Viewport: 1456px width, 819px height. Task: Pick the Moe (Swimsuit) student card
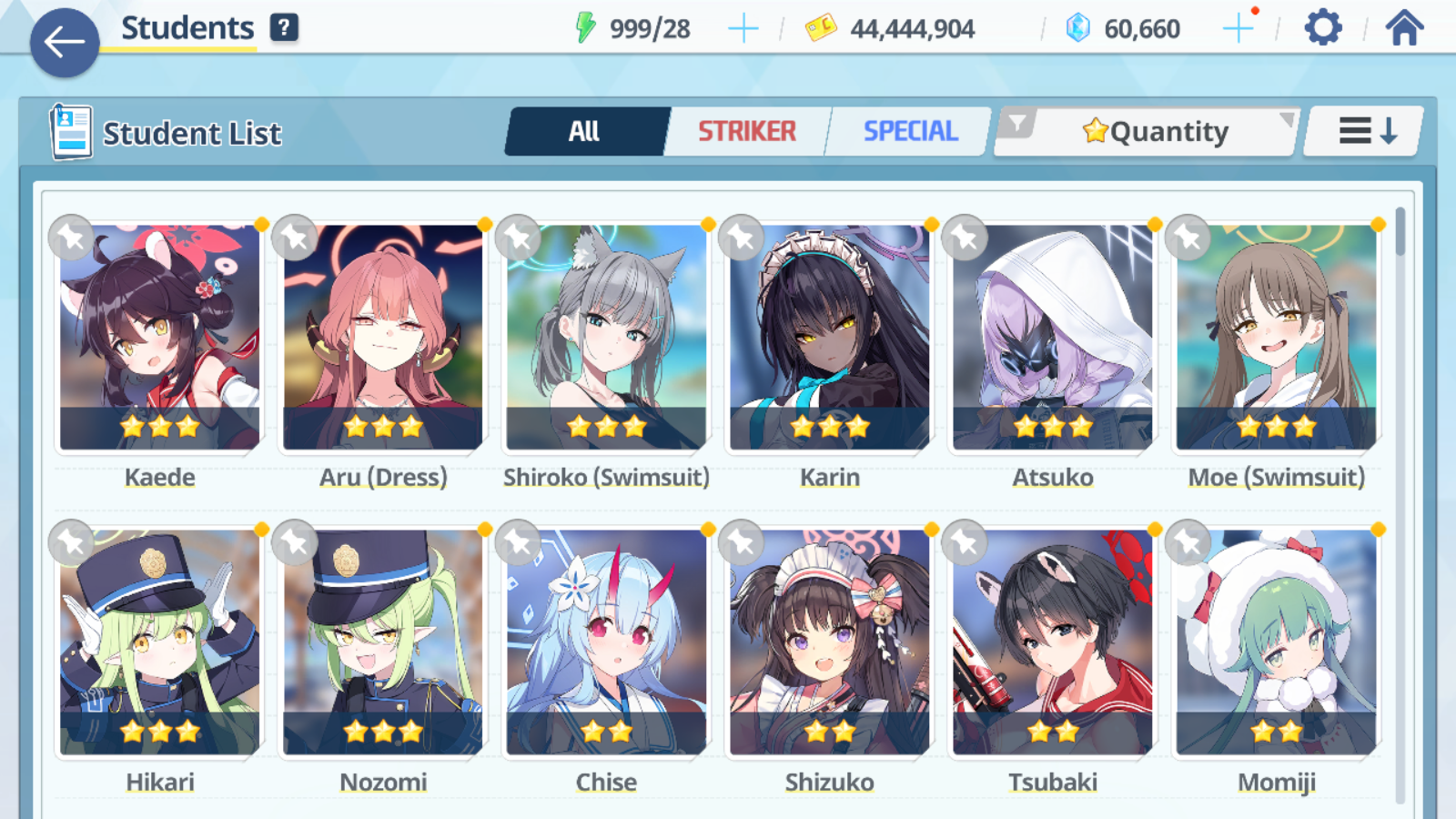[x=1276, y=339]
